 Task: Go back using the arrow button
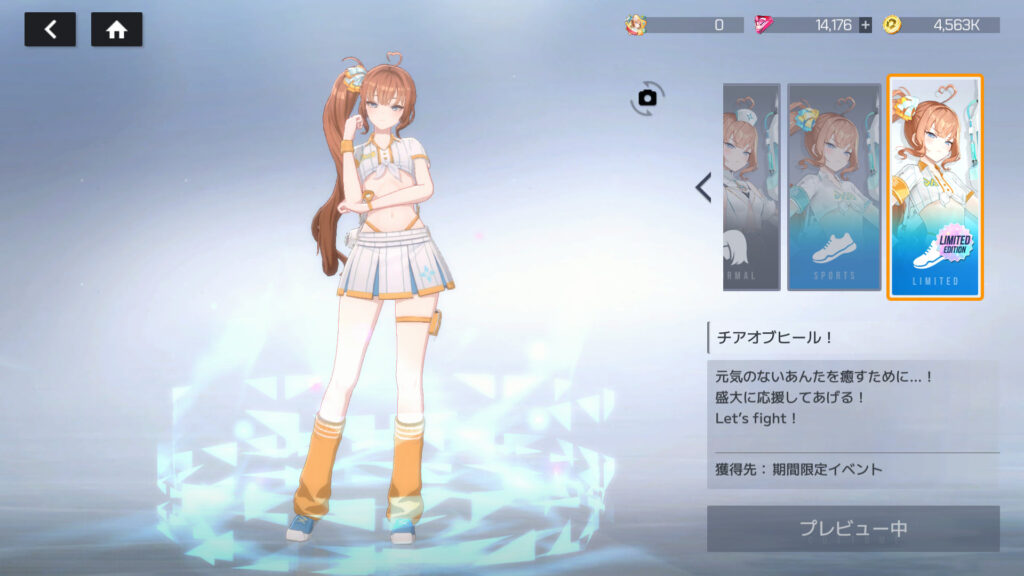pos(50,30)
